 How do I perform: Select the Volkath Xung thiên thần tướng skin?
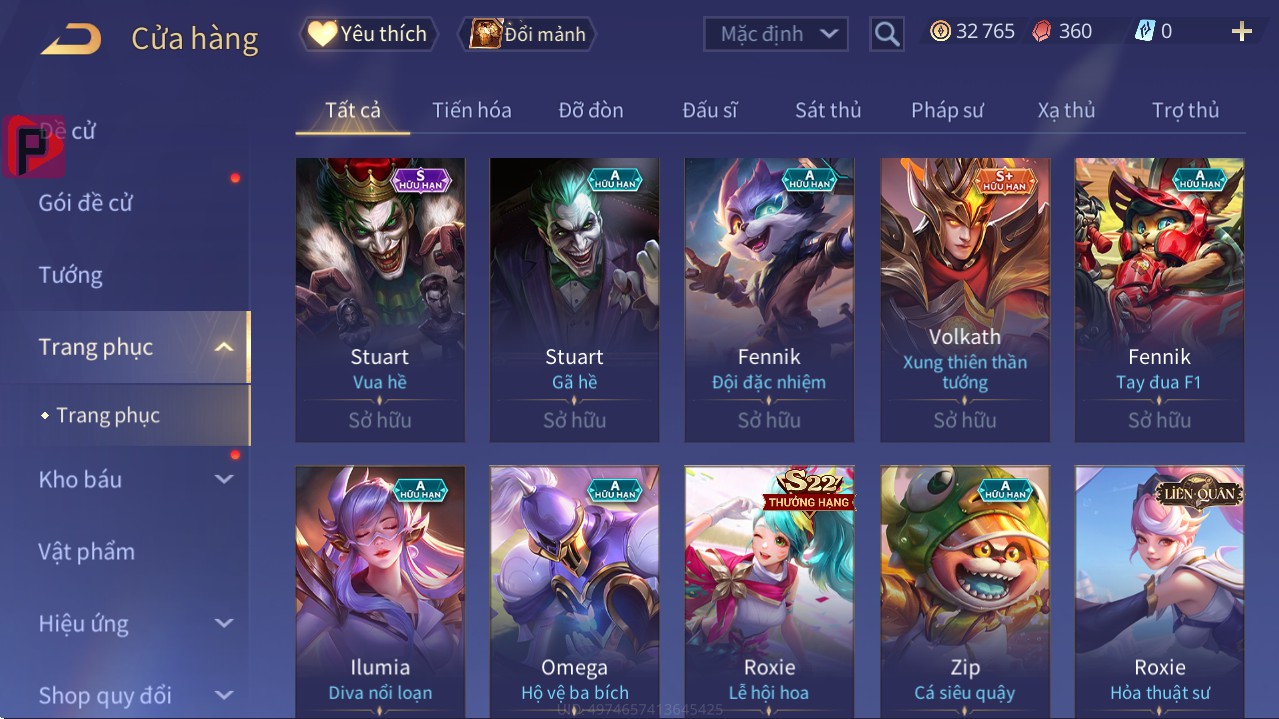964,299
